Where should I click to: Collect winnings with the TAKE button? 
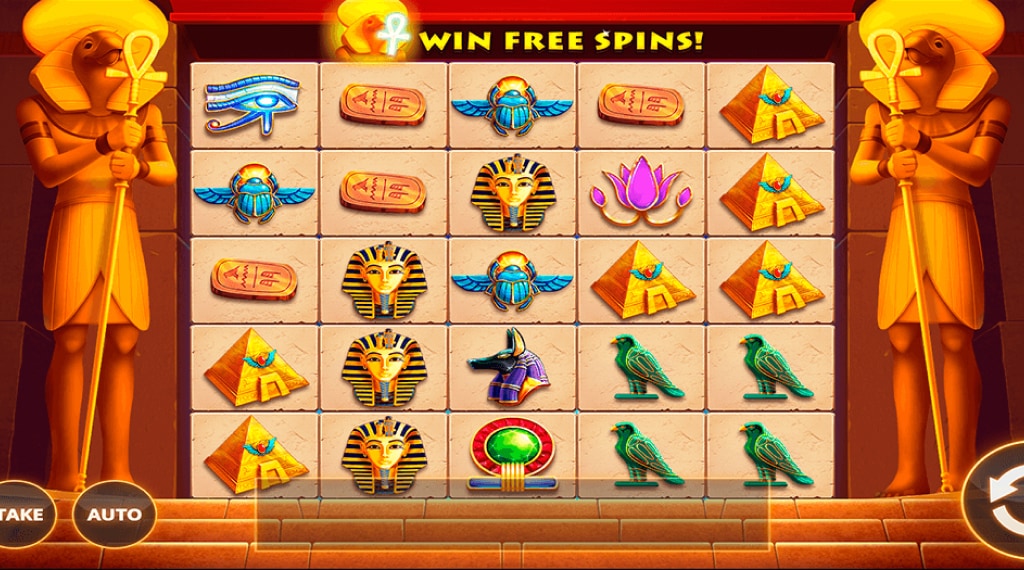[22, 515]
